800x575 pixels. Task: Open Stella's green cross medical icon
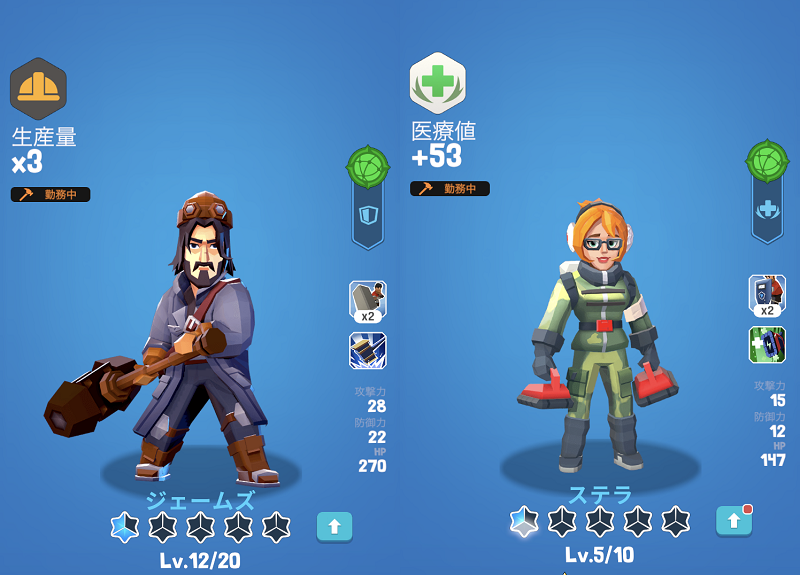pyautogui.click(x=437, y=83)
